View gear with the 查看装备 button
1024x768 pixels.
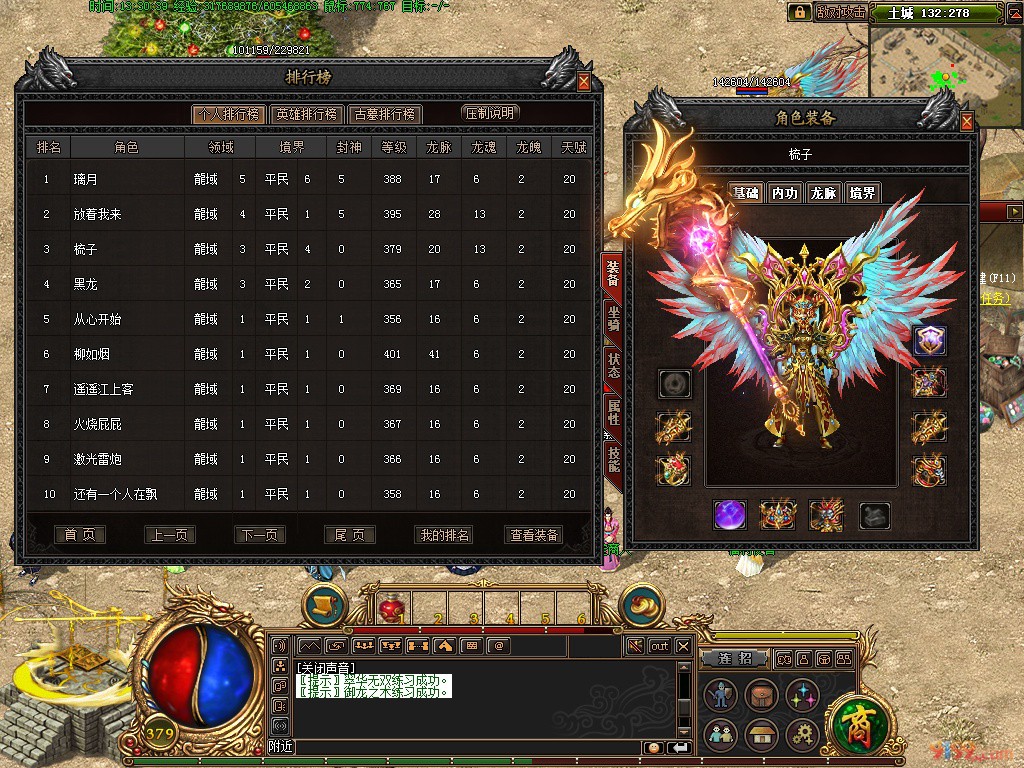535,535
